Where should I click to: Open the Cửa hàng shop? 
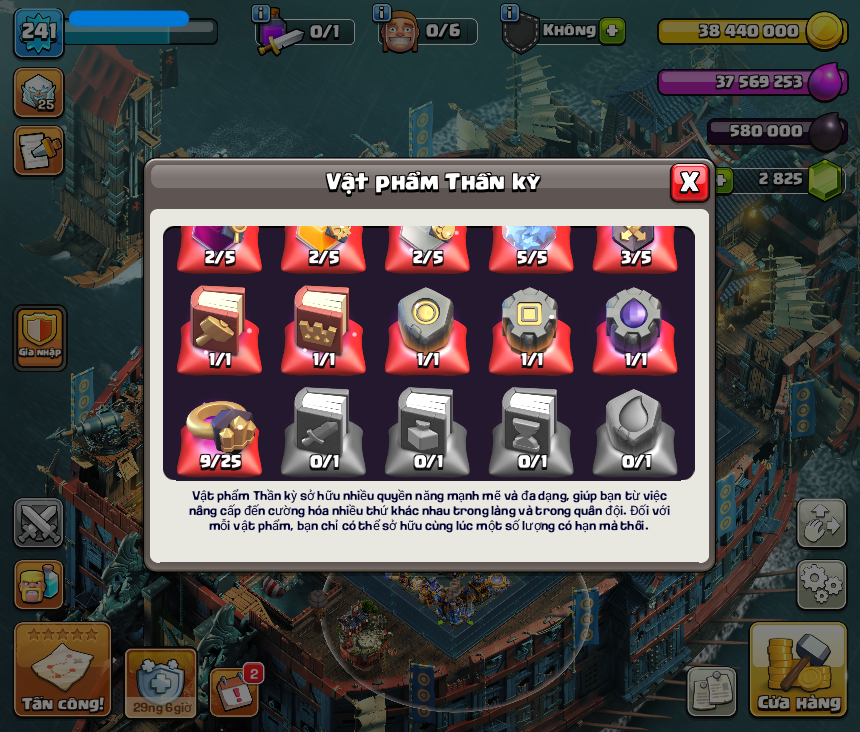tap(798, 671)
